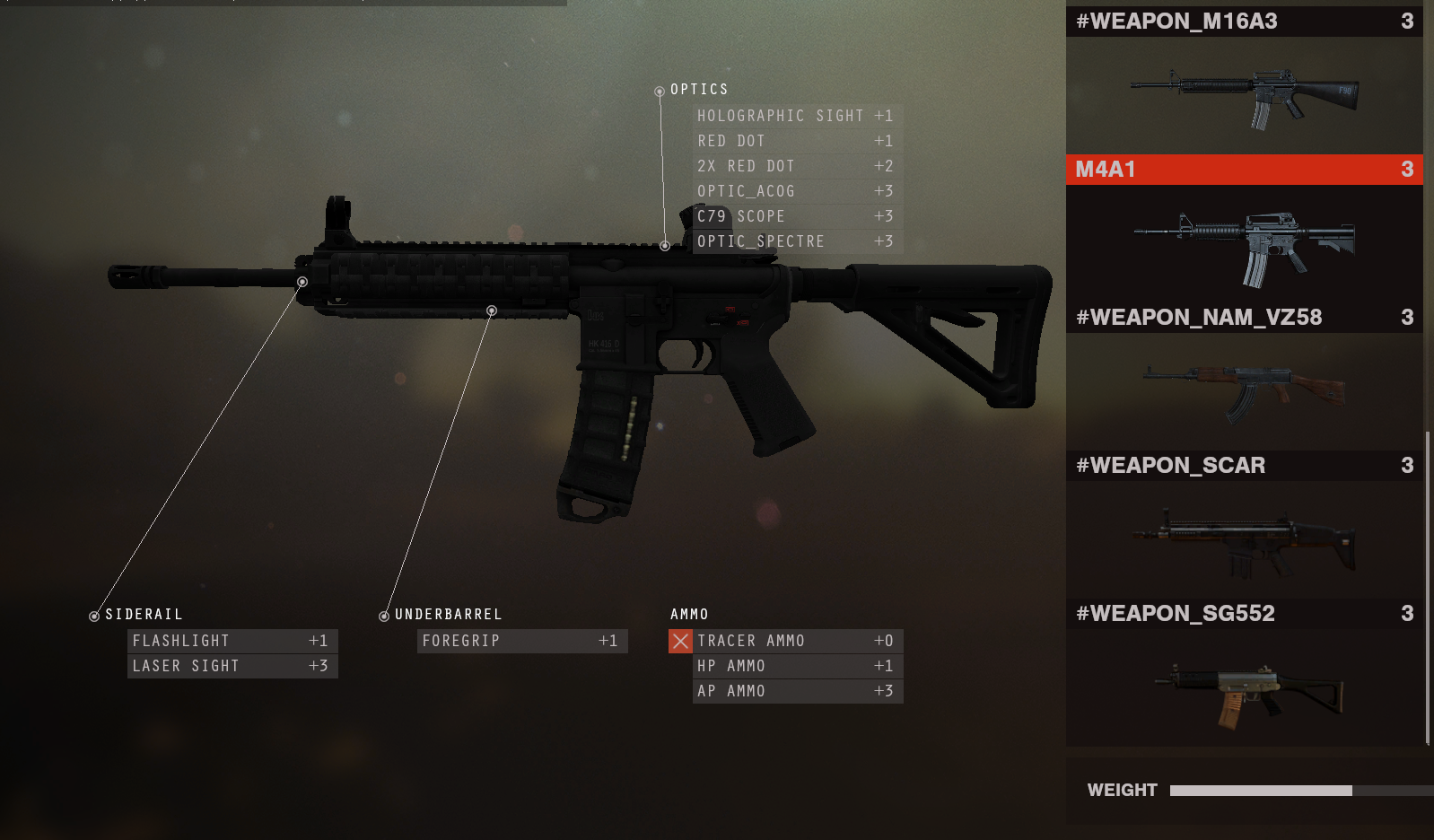Choose HP Ammo
This screenshot has width=1434, height=840.
click(x=797, y=666)
